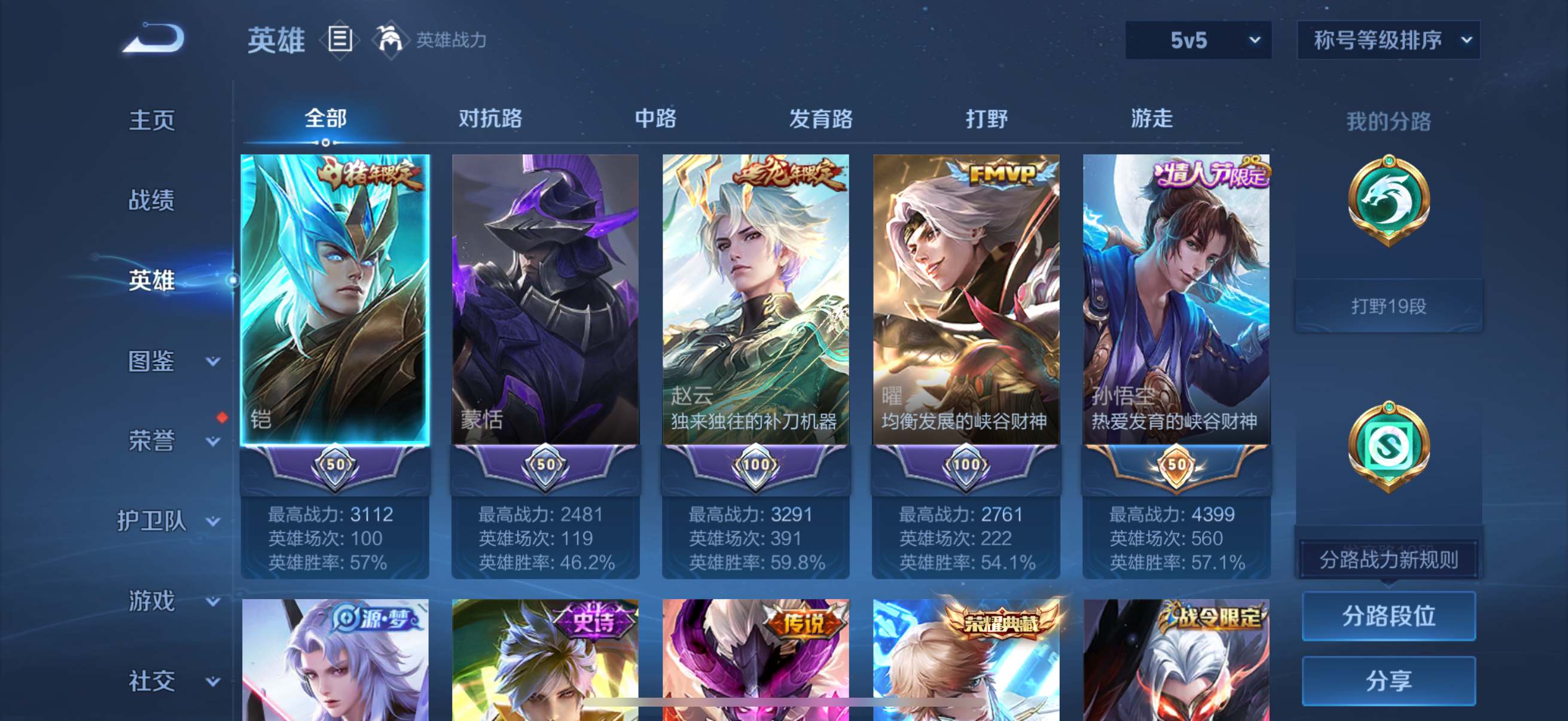Screen dimensions: 1568x721
Task: Switch to the 打野 tab
Action: [988, 119]
